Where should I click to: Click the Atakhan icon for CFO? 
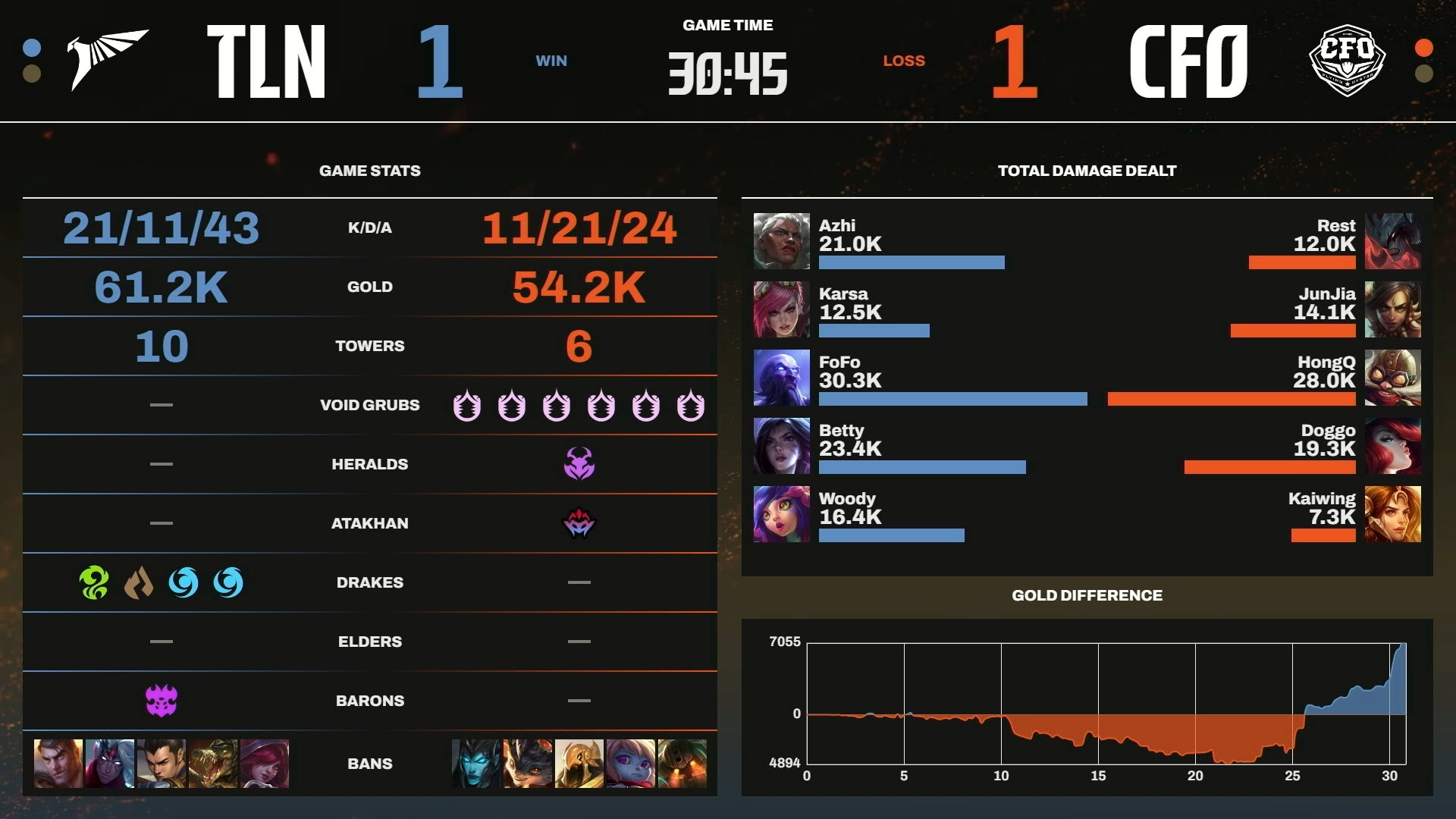(579, 523)
